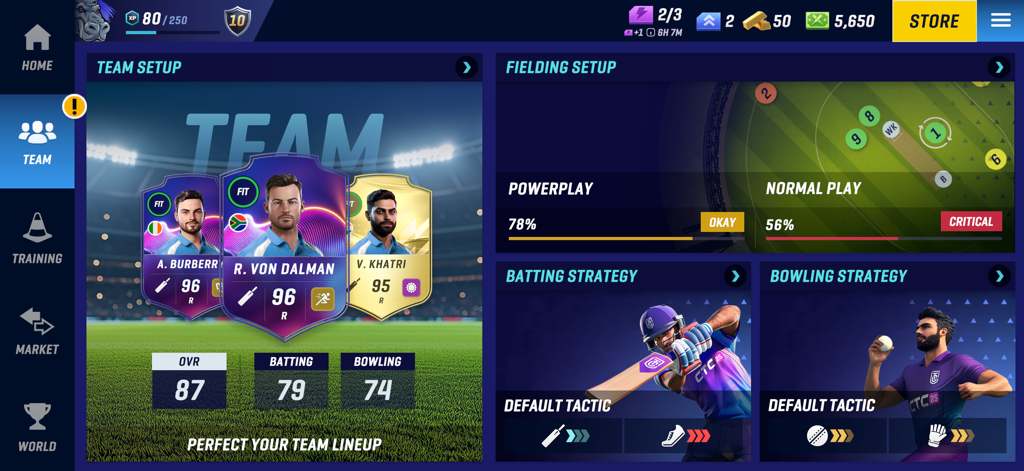Select the Team sidebar tab
This screenshot has height=471, width=1024.
pos(37,142)
